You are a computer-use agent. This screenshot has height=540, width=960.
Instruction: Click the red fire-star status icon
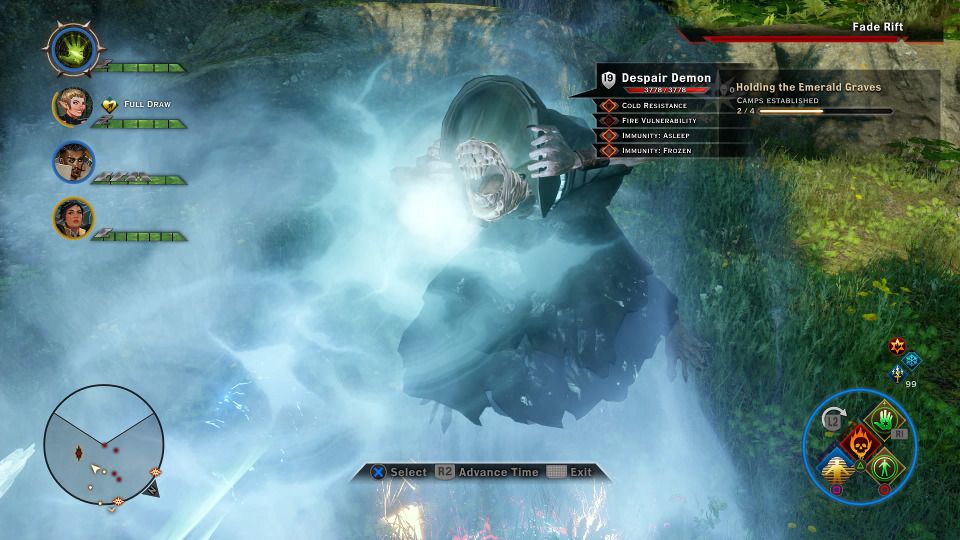[x=897, y=346]
